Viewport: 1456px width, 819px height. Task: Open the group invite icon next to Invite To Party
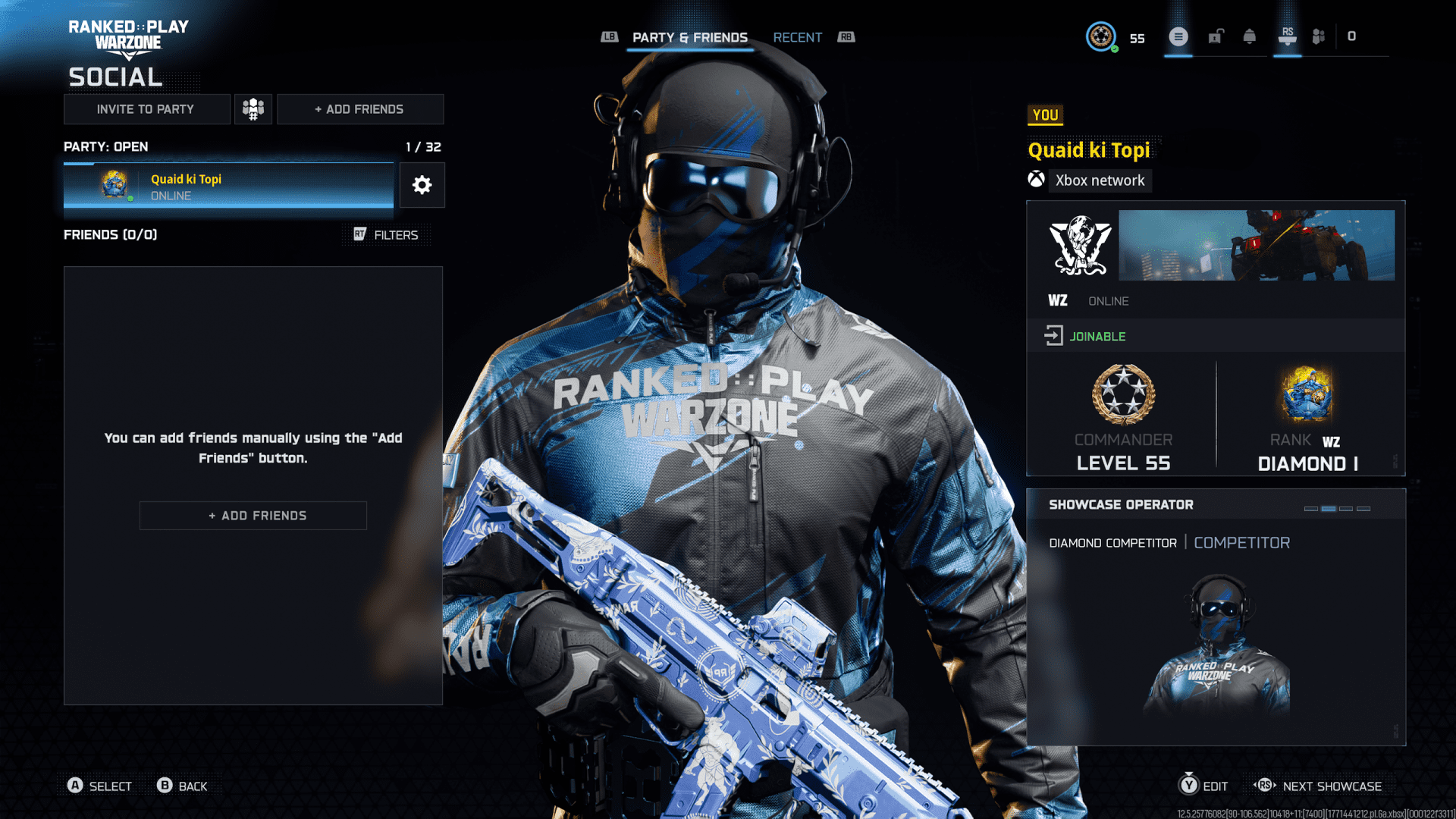pos(253,108)
